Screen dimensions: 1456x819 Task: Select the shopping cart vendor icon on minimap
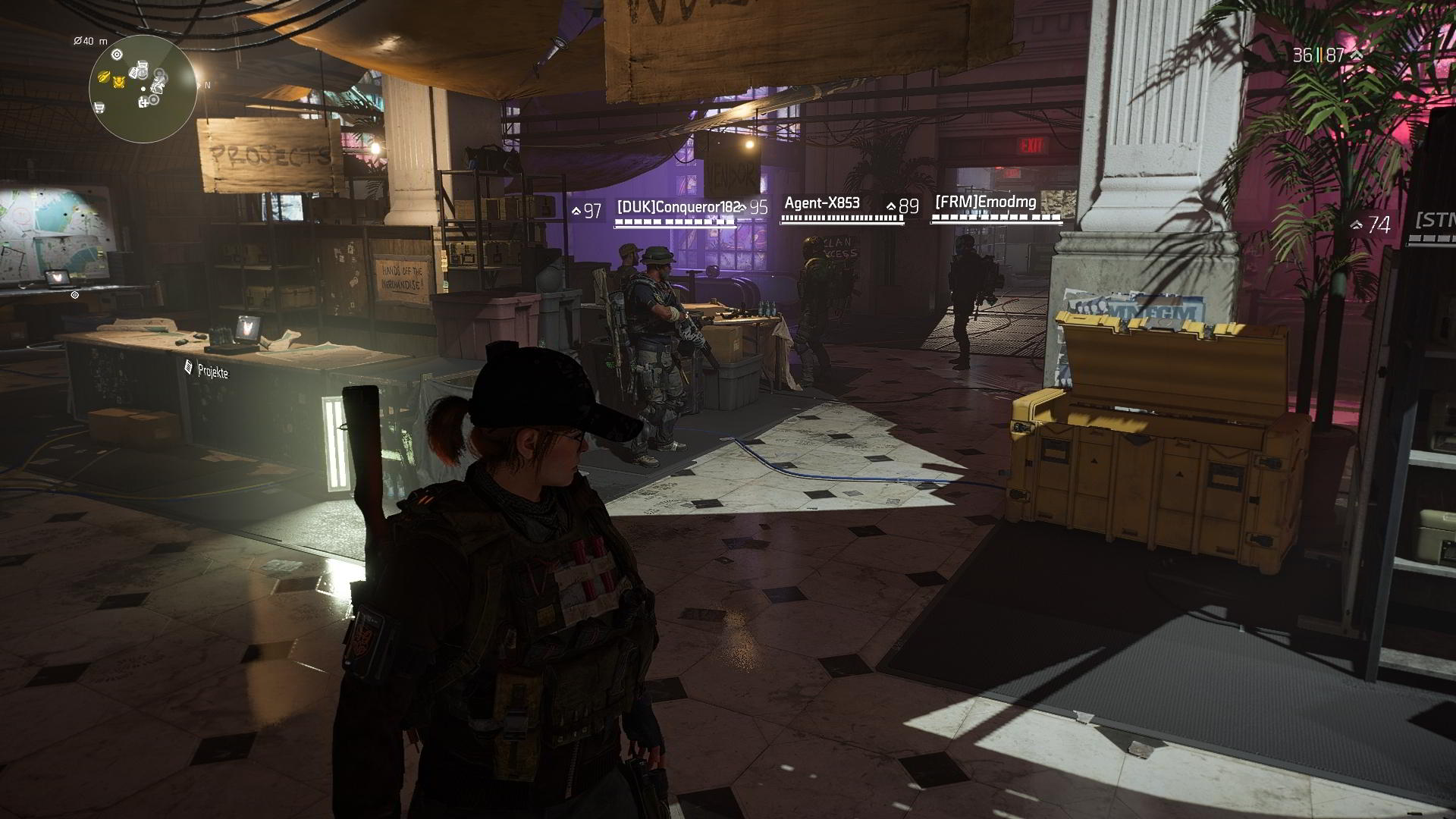click(99, 108)
